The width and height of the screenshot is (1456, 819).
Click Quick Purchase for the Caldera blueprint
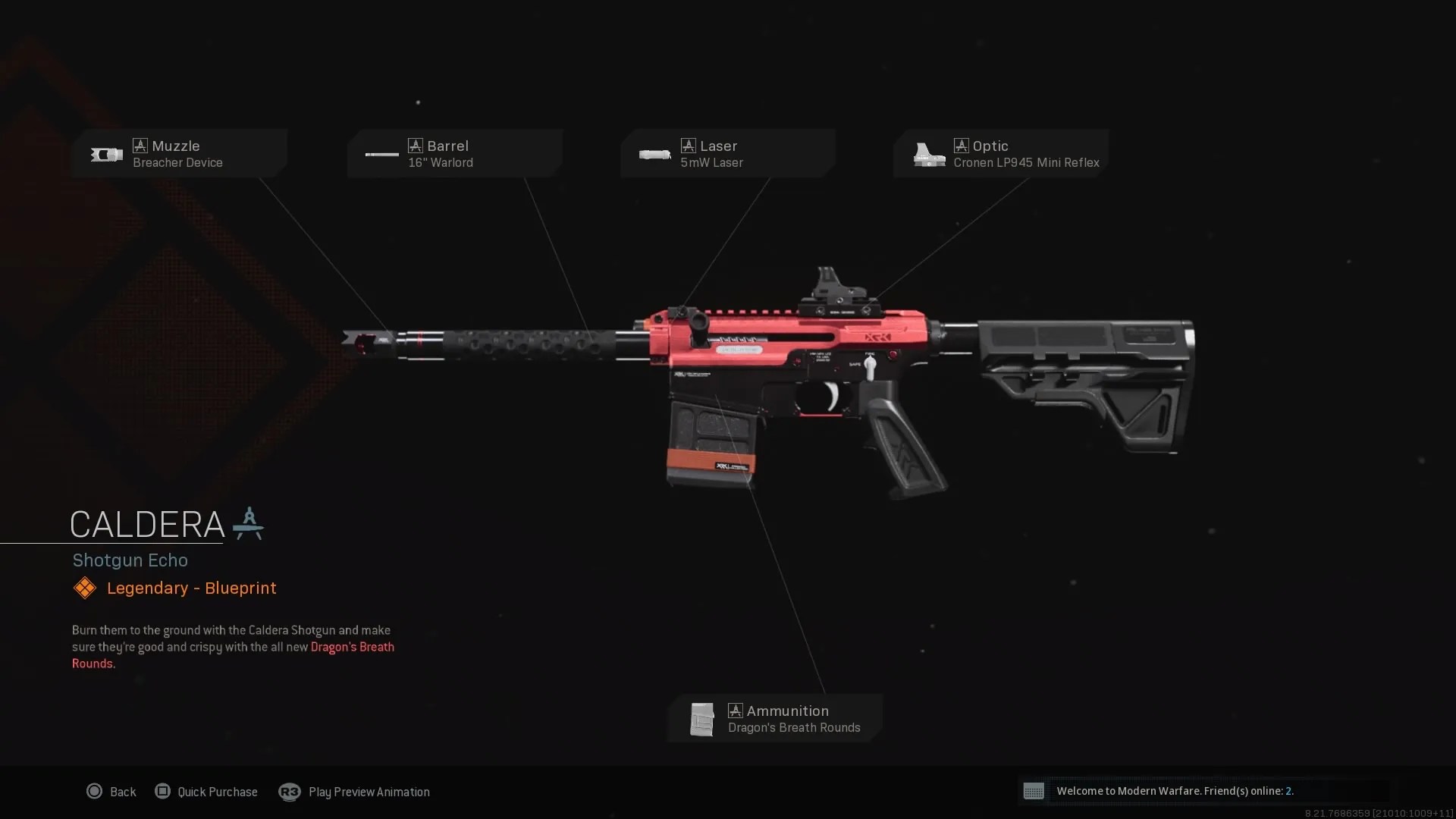[x=206, y=792]
